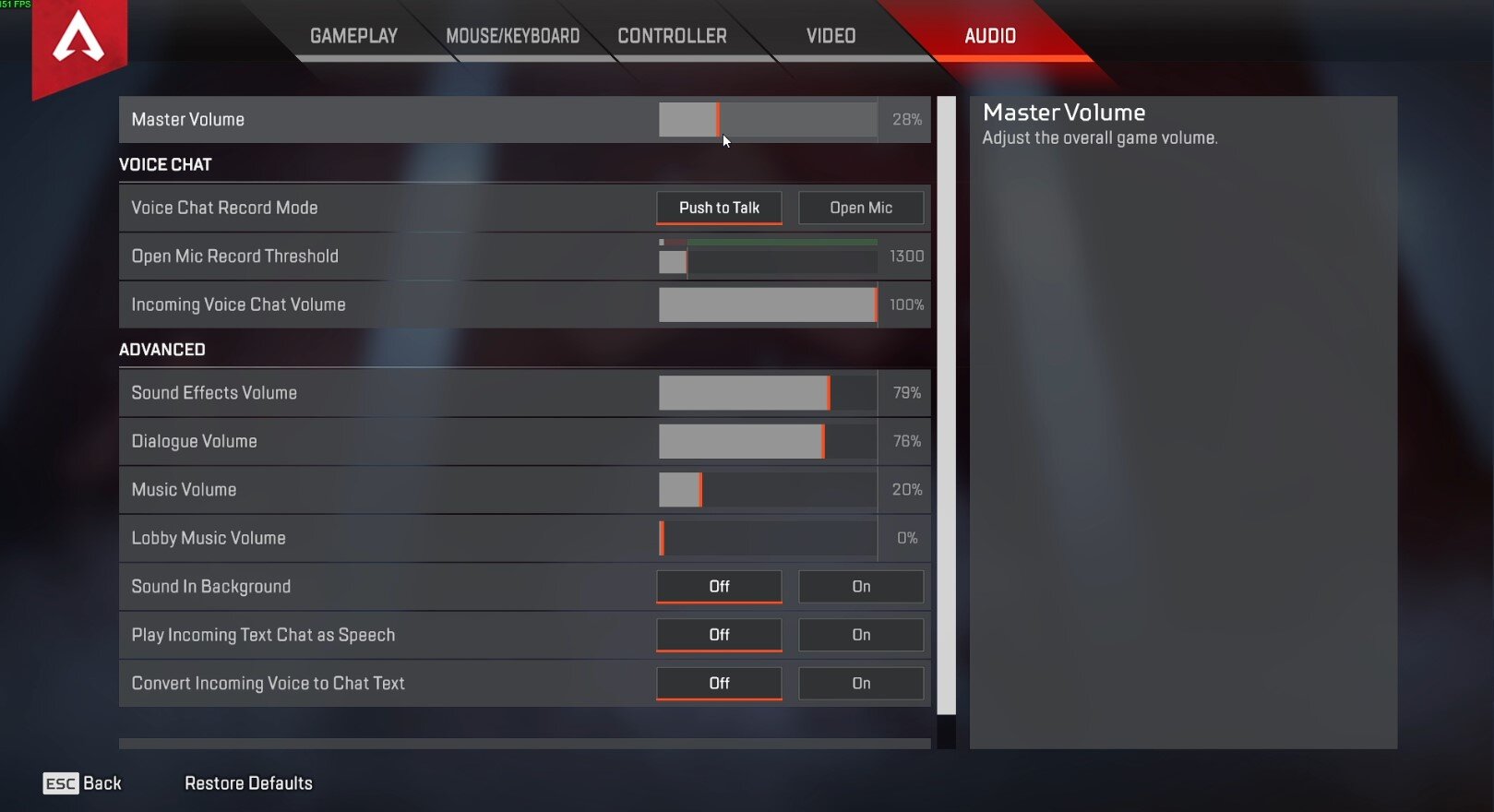Lower the Incoming Voice Chat Volume slider
This screenshot has width=1494, height=812.
[768, 304]
